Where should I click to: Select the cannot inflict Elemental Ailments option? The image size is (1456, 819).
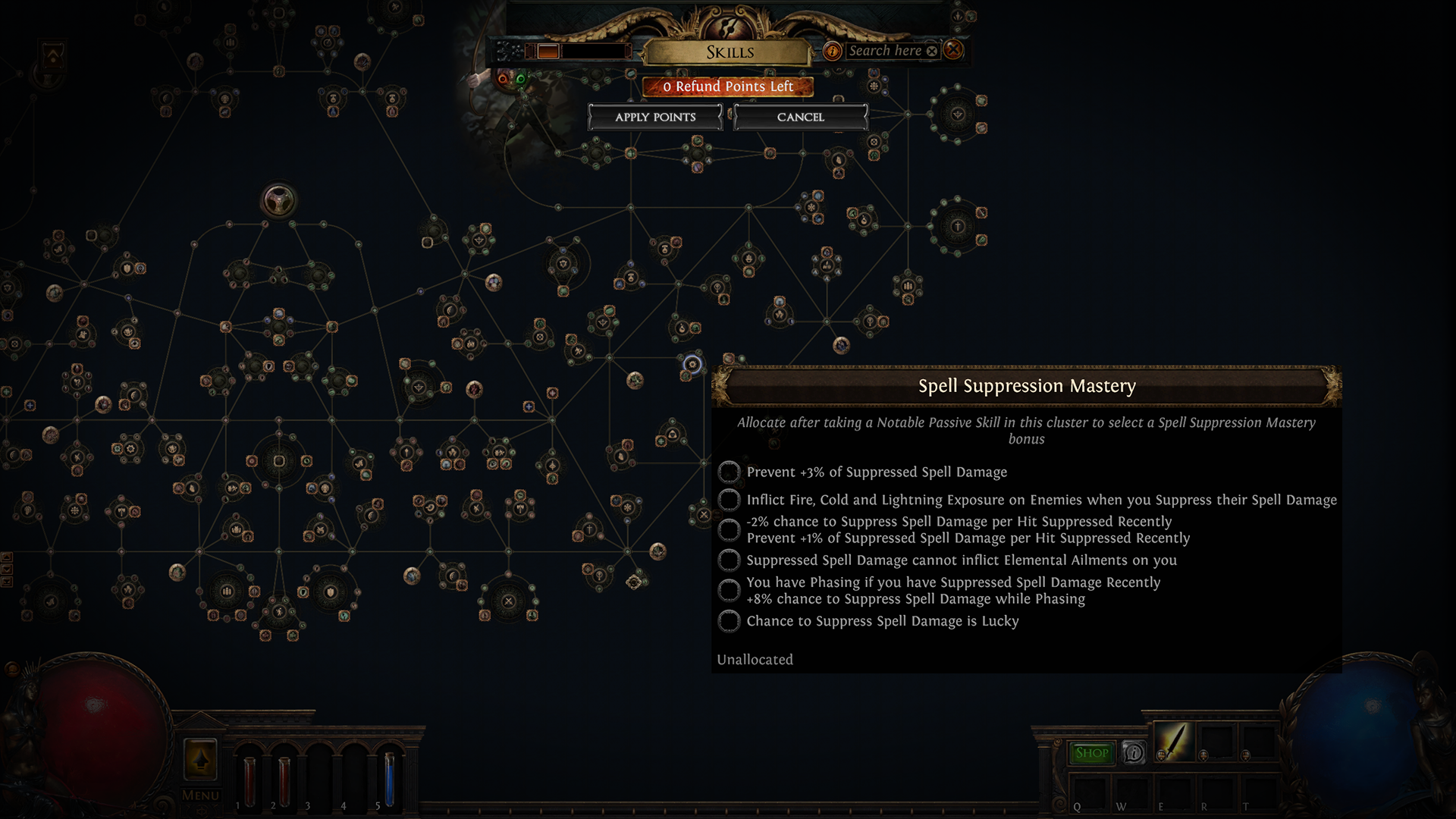tap(728, 560)
